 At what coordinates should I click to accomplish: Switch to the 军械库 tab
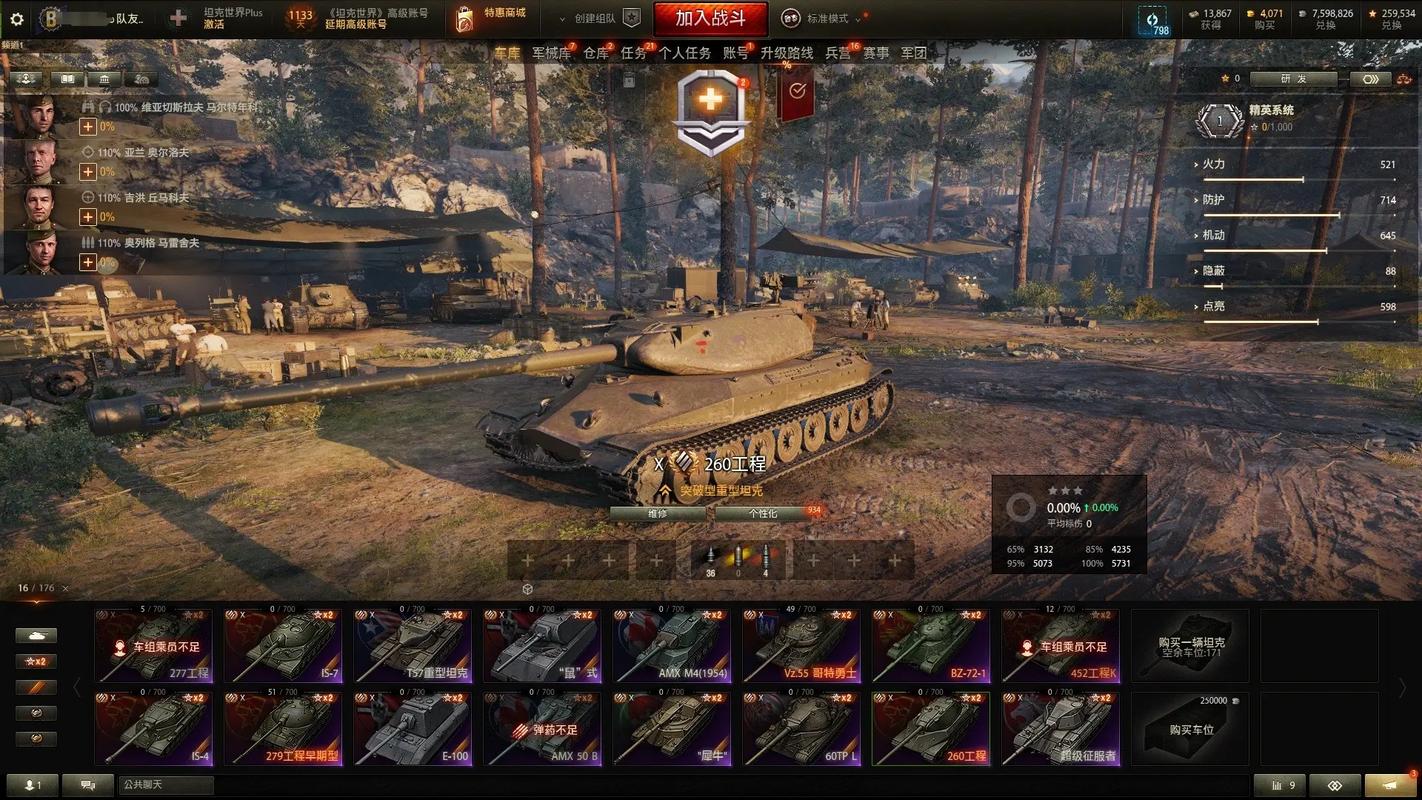pyautogui.click(x=551, y=53)
